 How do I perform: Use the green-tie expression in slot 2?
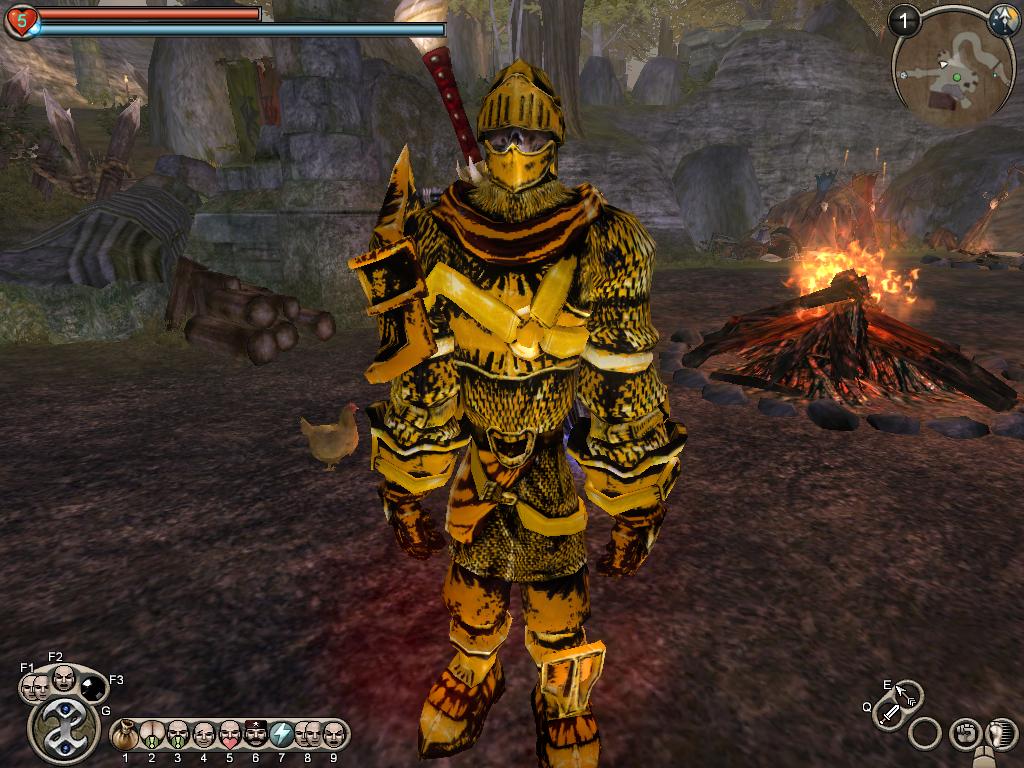tap(152, 736)
